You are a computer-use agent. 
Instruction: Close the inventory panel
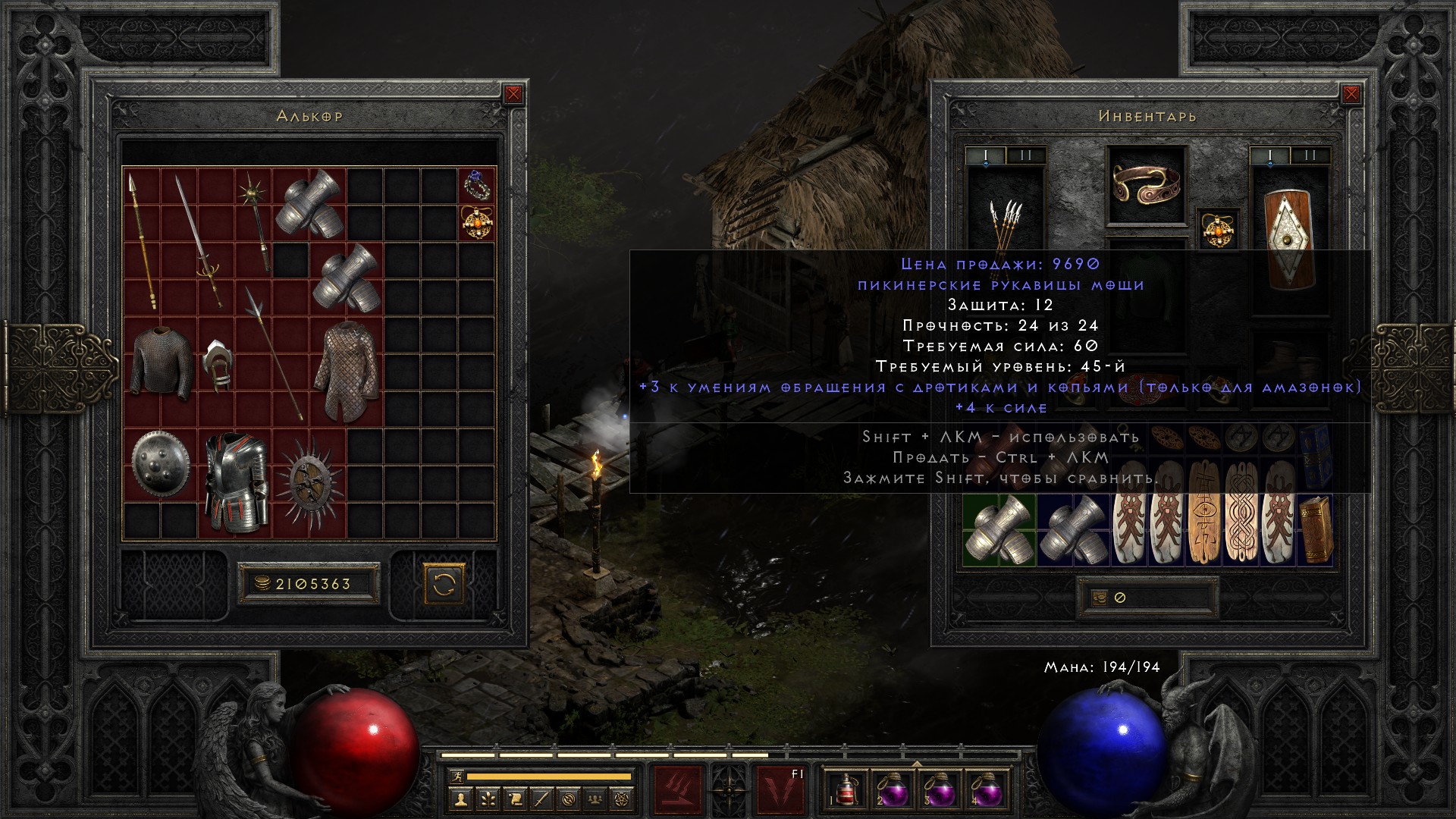click(1351, 94)
